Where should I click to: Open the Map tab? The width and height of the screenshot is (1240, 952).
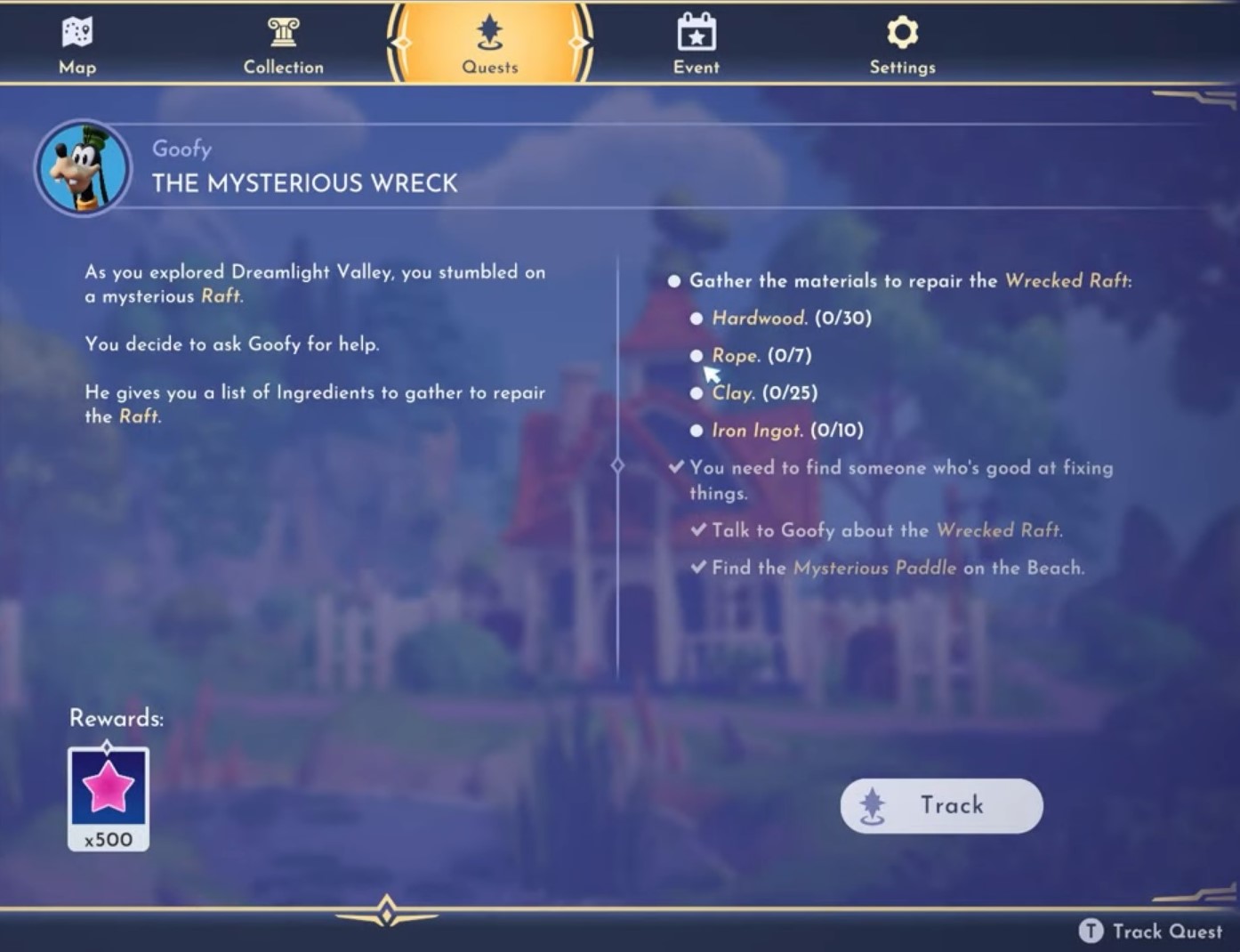coord(77,44)
